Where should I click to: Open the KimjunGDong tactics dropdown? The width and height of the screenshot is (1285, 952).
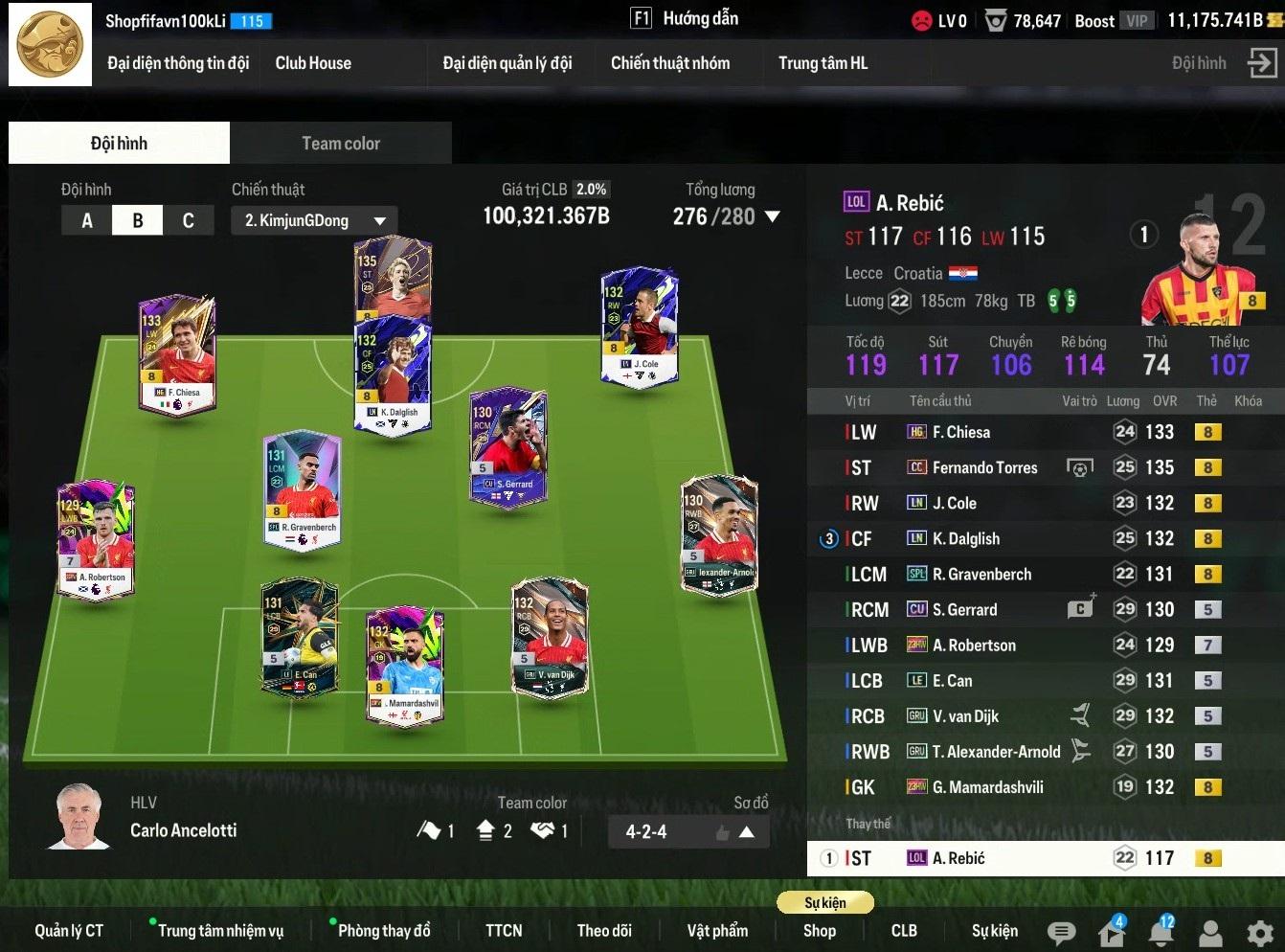[x=314, y=220]
